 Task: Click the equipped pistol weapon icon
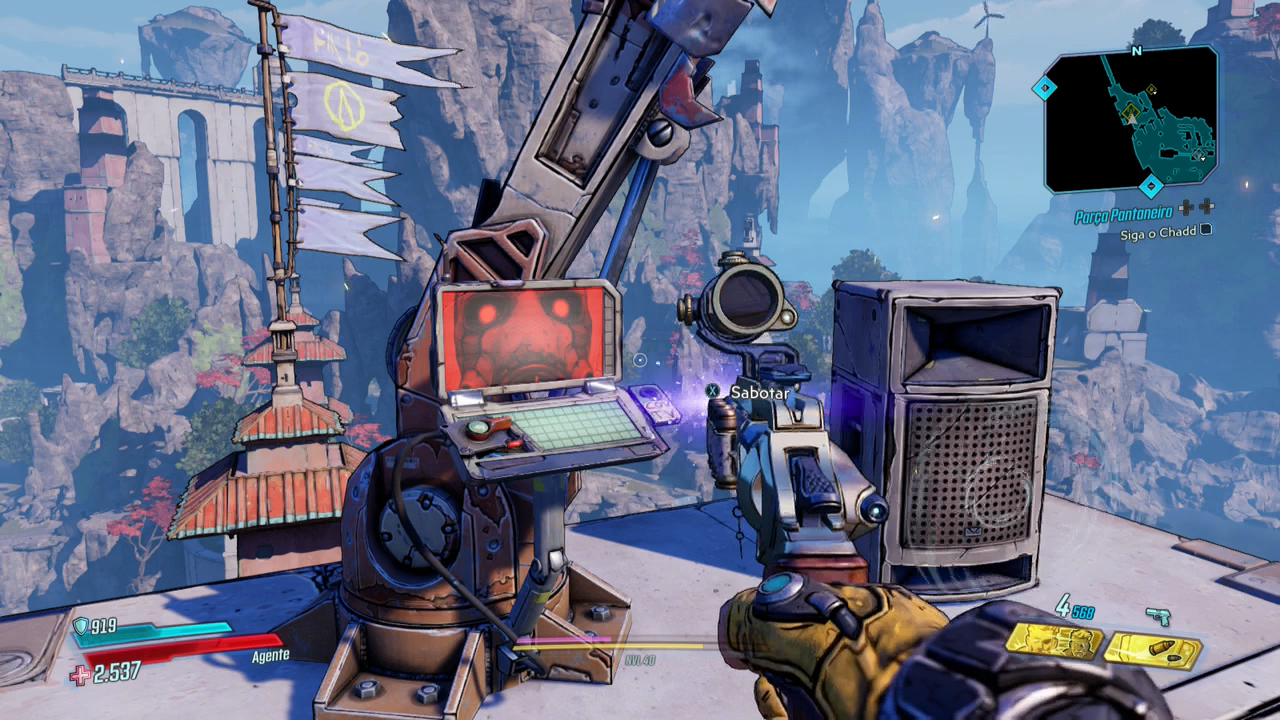[x=1159, y=616]
